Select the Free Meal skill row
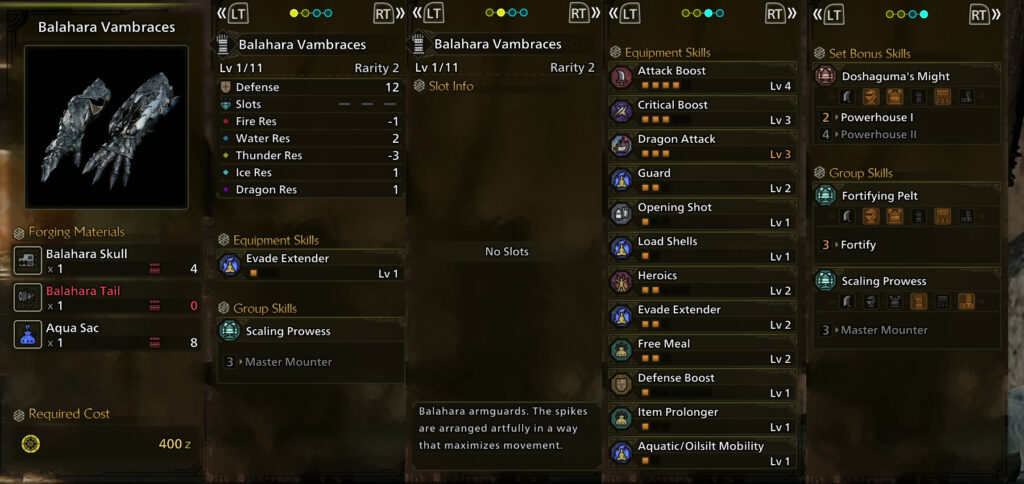Viewport: 1024px width, 484px height. (703, 351)
